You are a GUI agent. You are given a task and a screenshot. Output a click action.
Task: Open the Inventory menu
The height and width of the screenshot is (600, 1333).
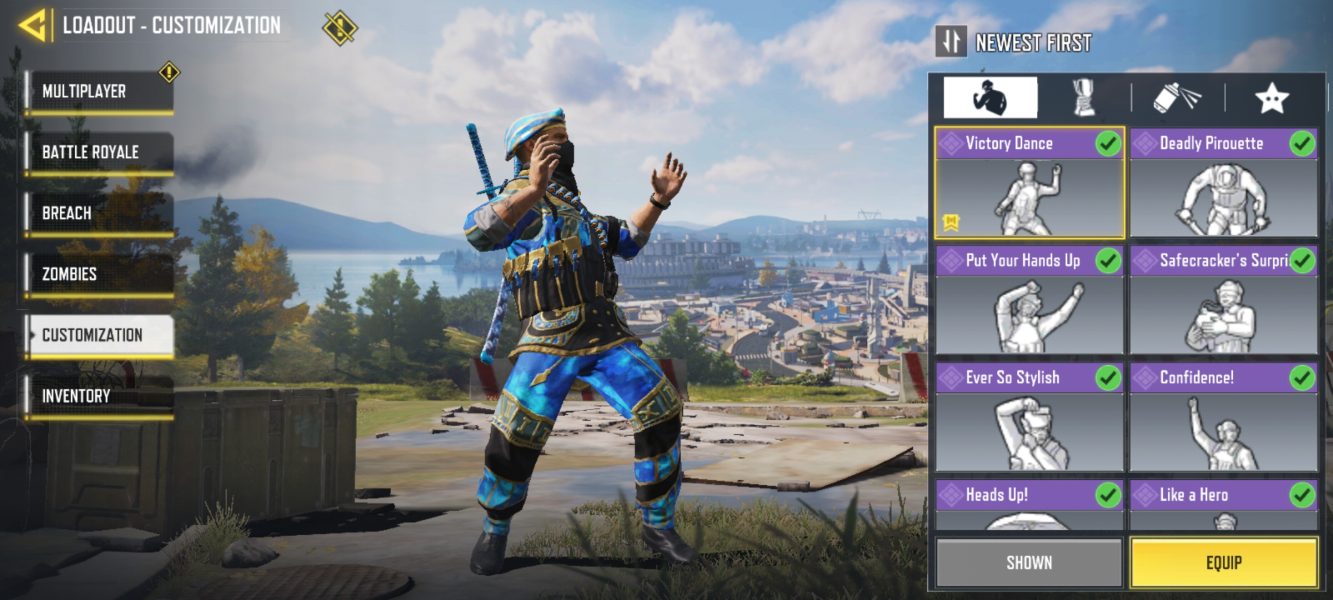(x=98, y=397)
